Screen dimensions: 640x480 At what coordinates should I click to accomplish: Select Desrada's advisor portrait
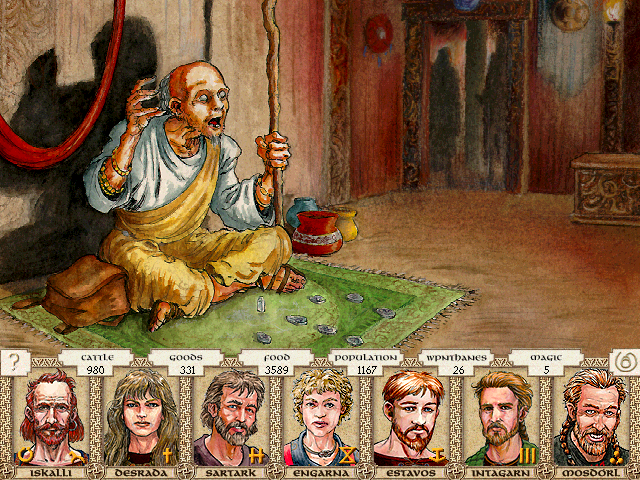(138, 417)
